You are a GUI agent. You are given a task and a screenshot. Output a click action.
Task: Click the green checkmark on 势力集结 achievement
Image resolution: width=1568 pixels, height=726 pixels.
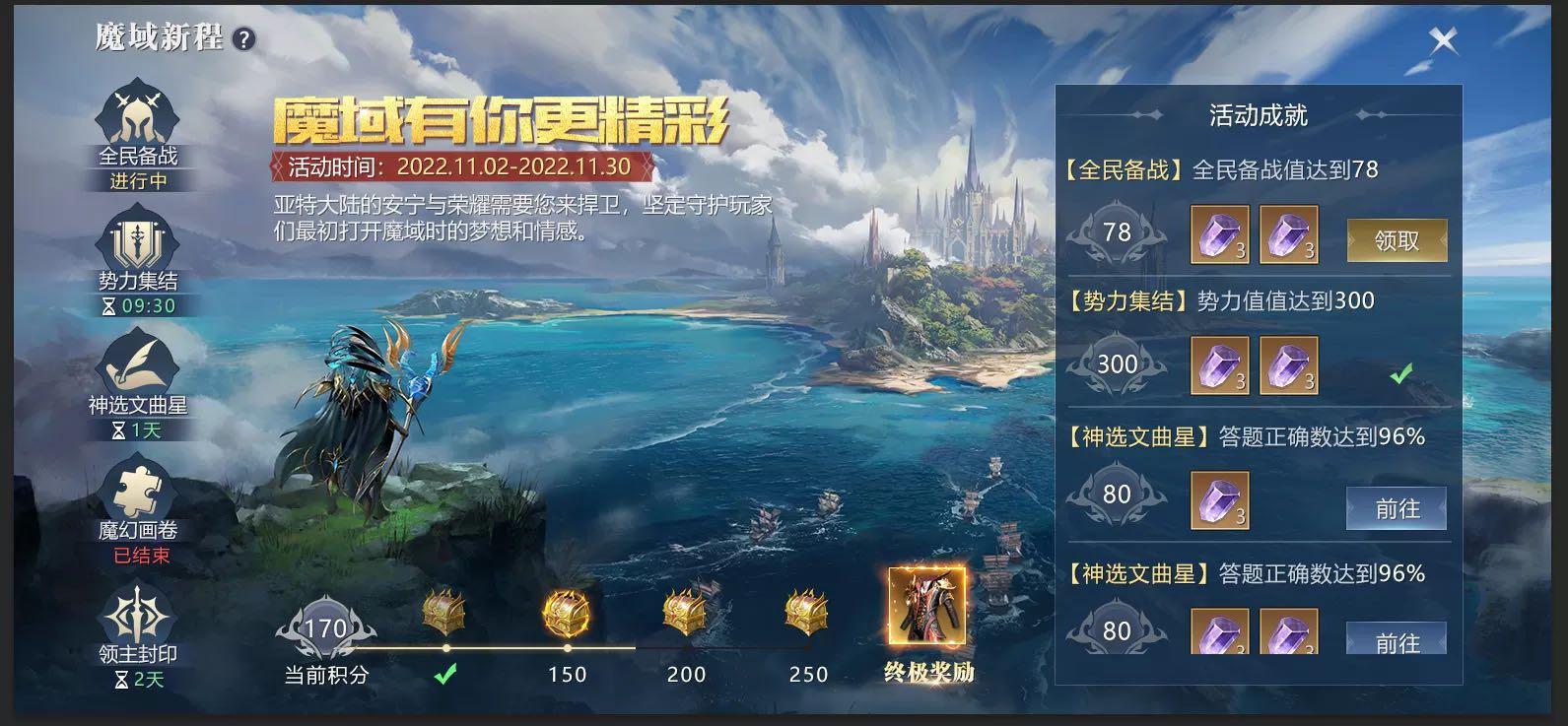click(x=1403, y=371)
